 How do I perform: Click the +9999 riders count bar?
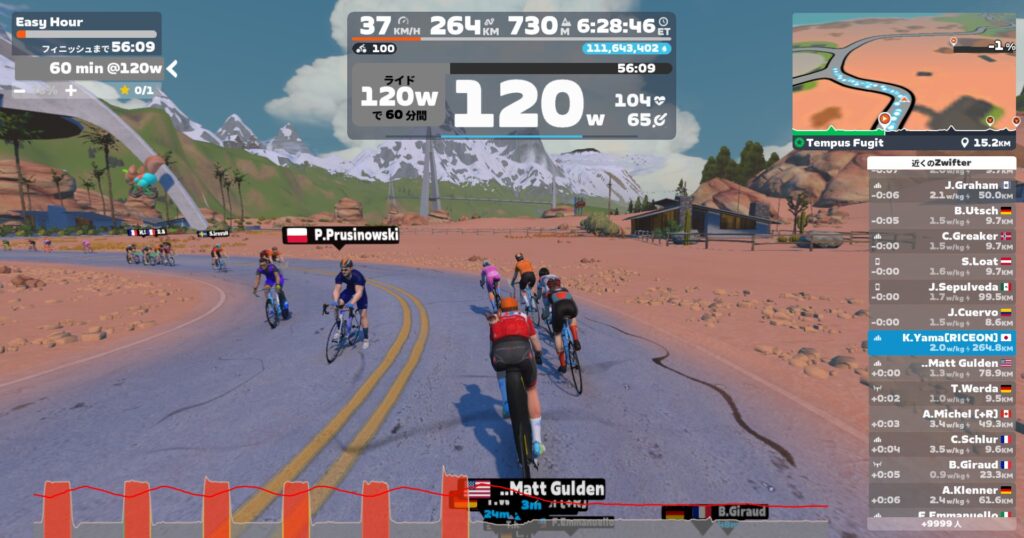click(x=941, y=523)
